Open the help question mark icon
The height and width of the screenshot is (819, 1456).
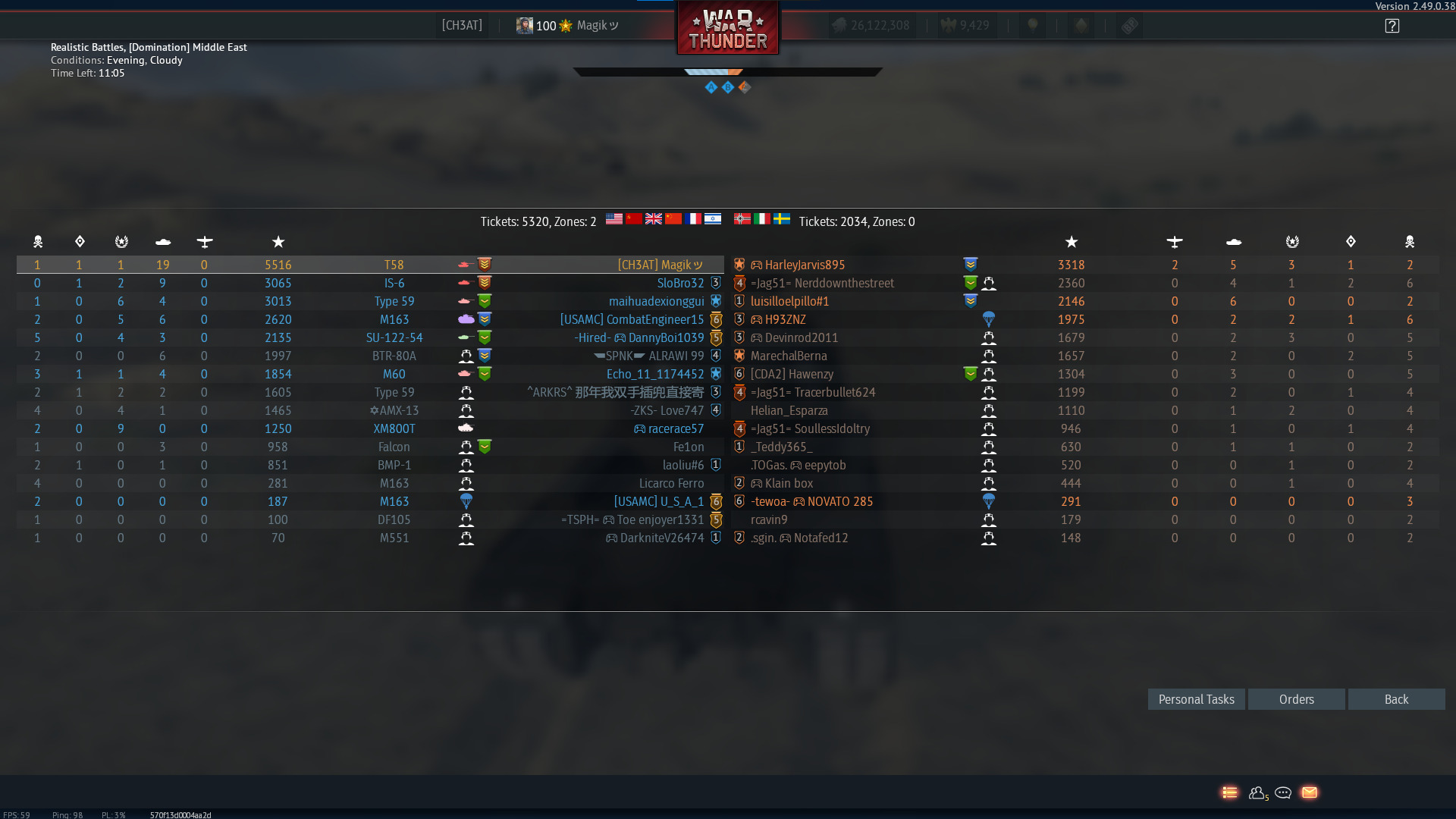pyautogui.click(x=1392, y=25)
